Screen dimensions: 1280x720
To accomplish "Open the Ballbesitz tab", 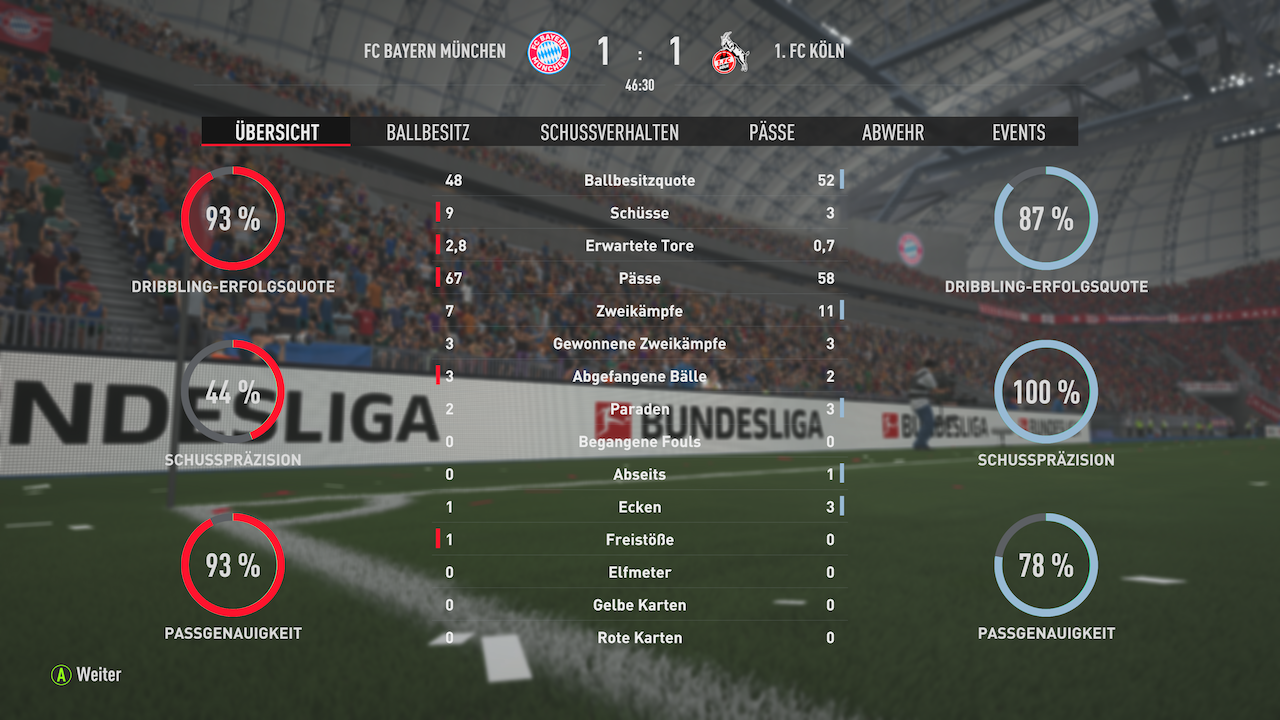I will pyautogui.click(x=427, y=132).
